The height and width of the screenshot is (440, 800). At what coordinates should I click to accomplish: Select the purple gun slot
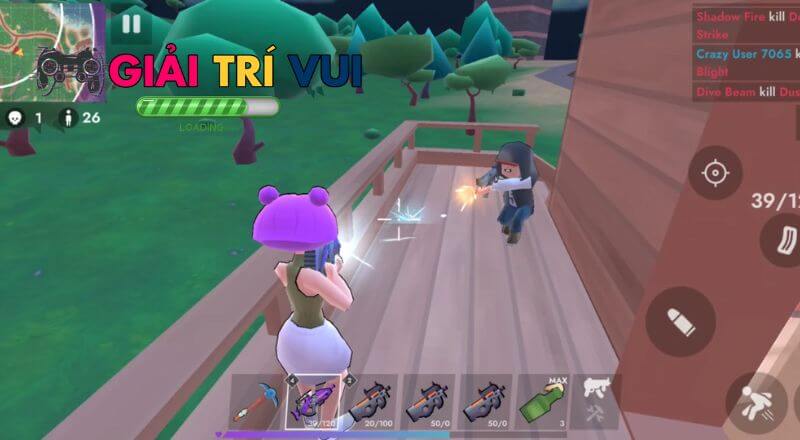314,401
